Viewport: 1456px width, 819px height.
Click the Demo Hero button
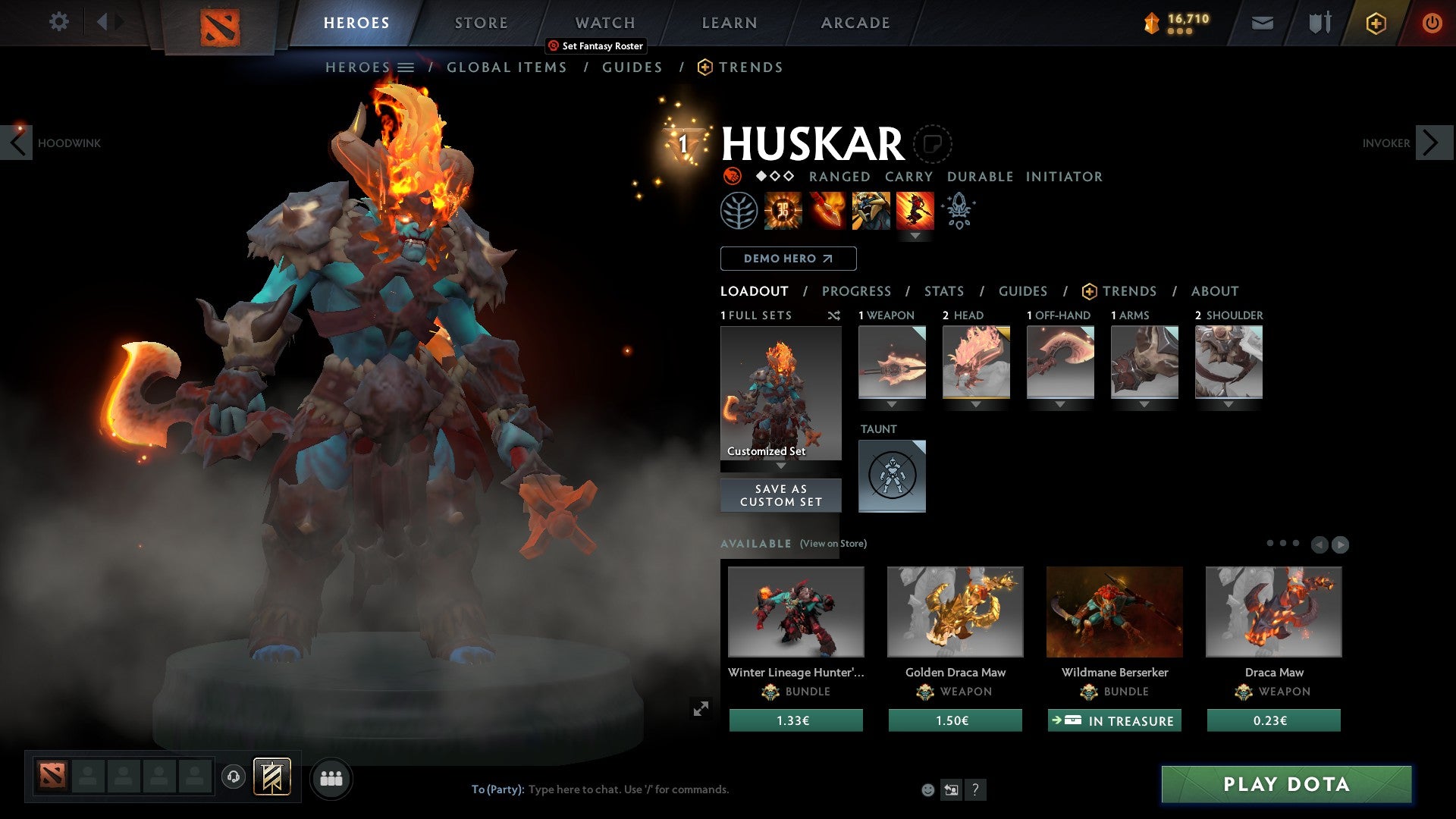click(x=787, y=259)
